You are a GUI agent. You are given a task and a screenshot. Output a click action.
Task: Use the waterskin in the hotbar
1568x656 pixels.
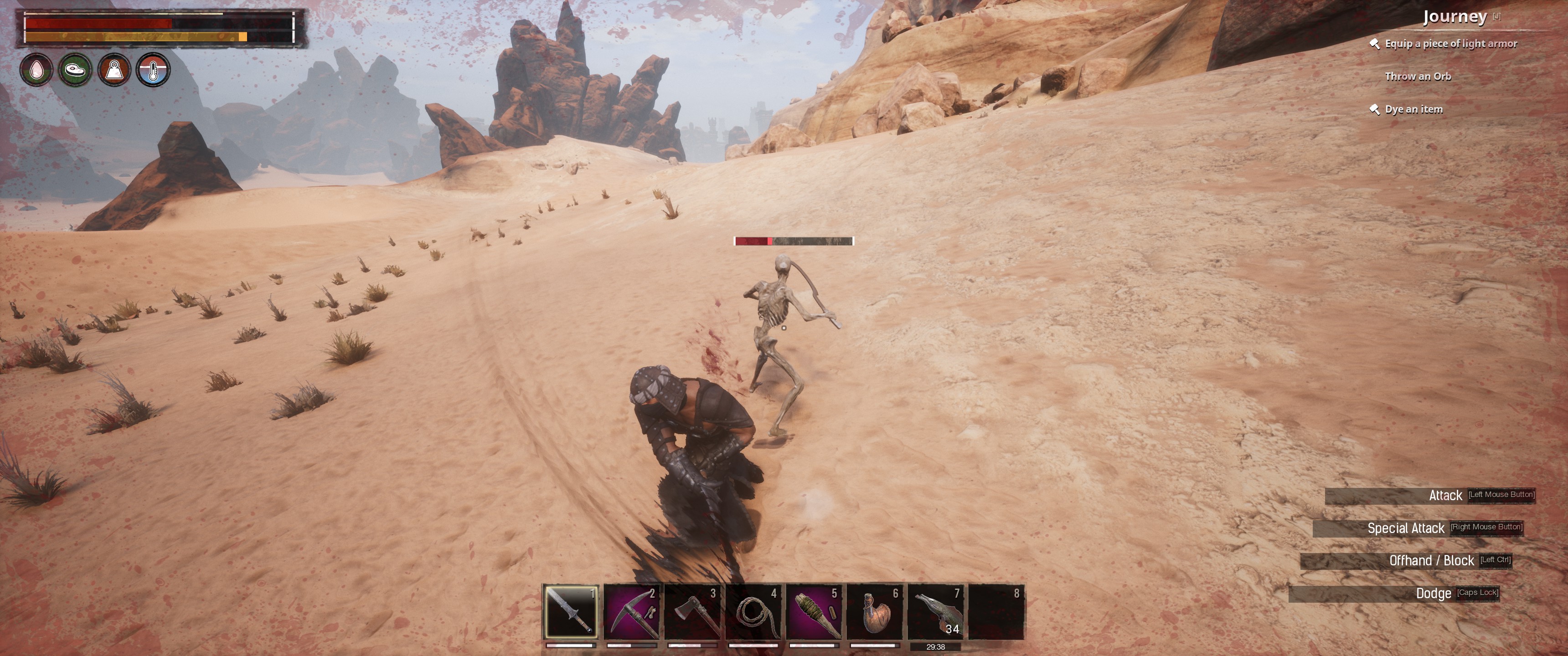point(875,611)
